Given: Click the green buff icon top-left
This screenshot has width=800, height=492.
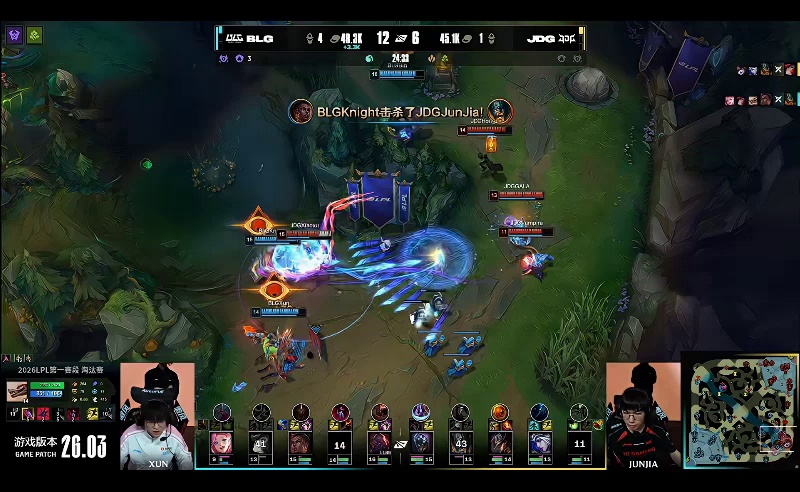Looking at the screenshot, I should coord(34,35).
